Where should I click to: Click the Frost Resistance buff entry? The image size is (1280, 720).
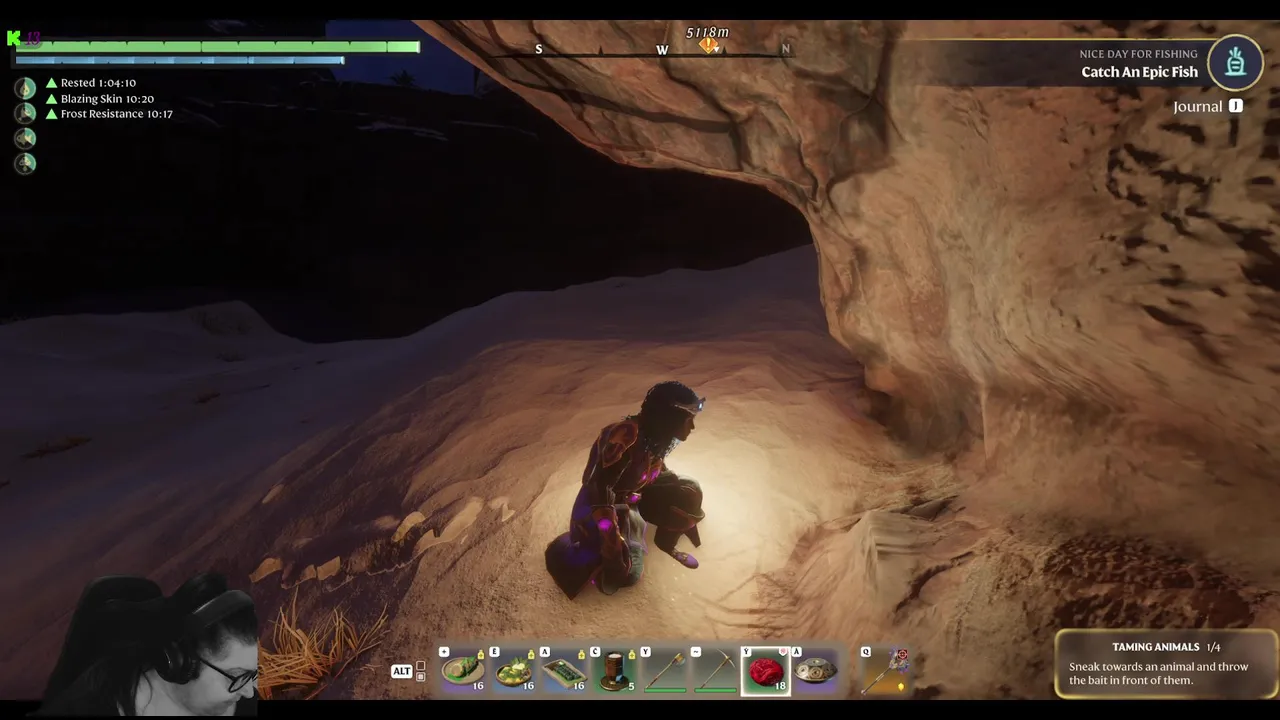click(x=115, y=114)
